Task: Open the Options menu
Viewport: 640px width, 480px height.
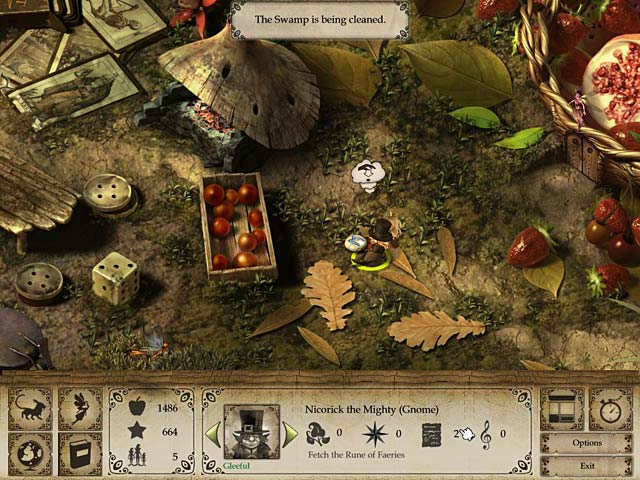Action: point(587,443)
